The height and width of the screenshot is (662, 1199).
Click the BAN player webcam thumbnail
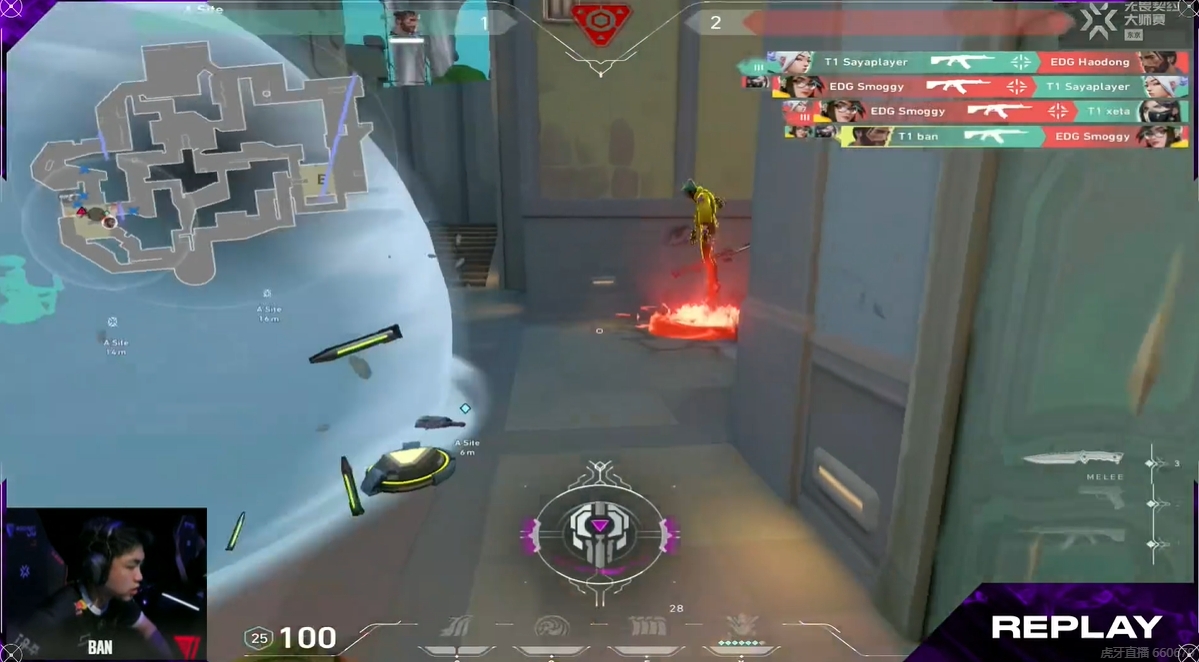104,583
